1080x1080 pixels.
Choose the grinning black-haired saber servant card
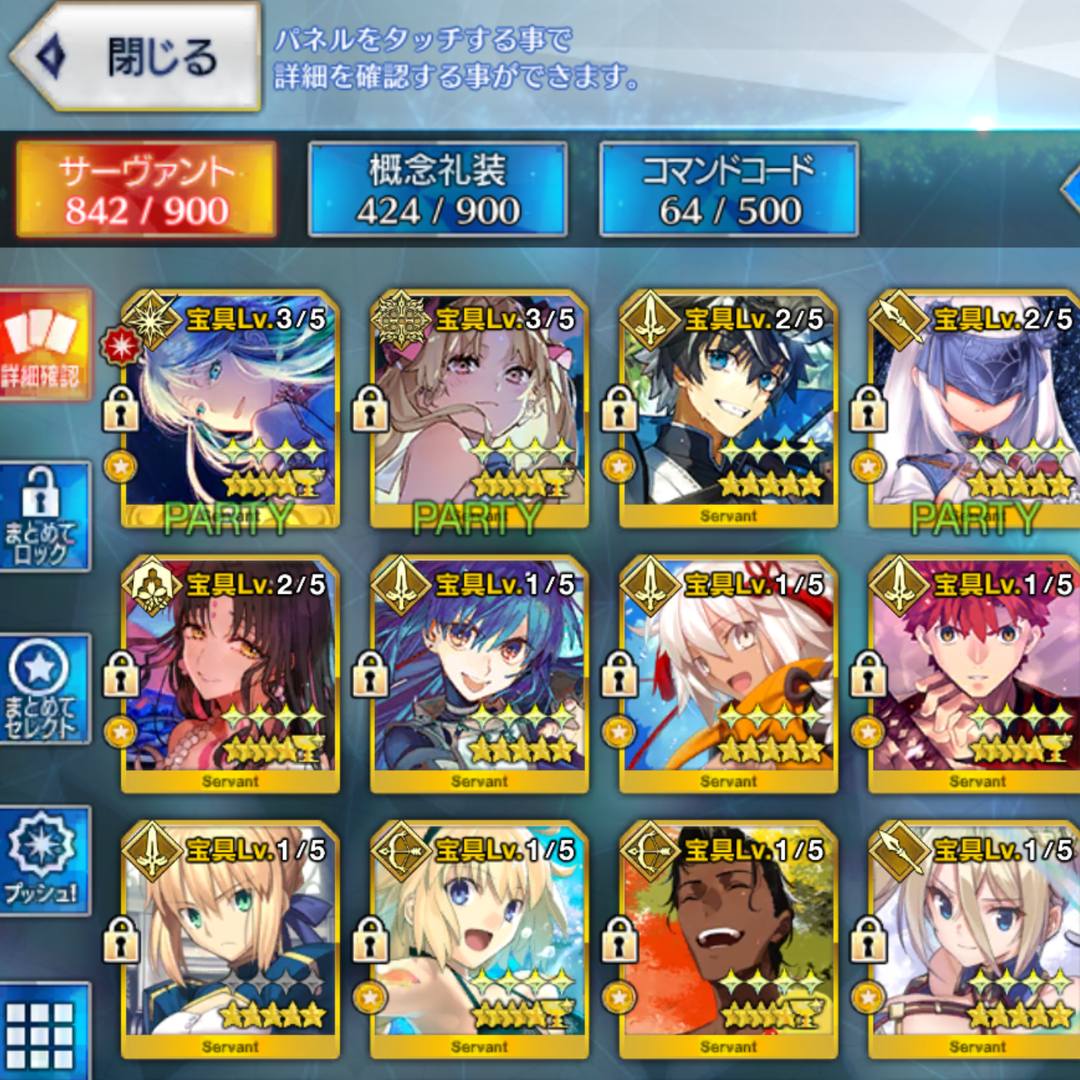728,410
